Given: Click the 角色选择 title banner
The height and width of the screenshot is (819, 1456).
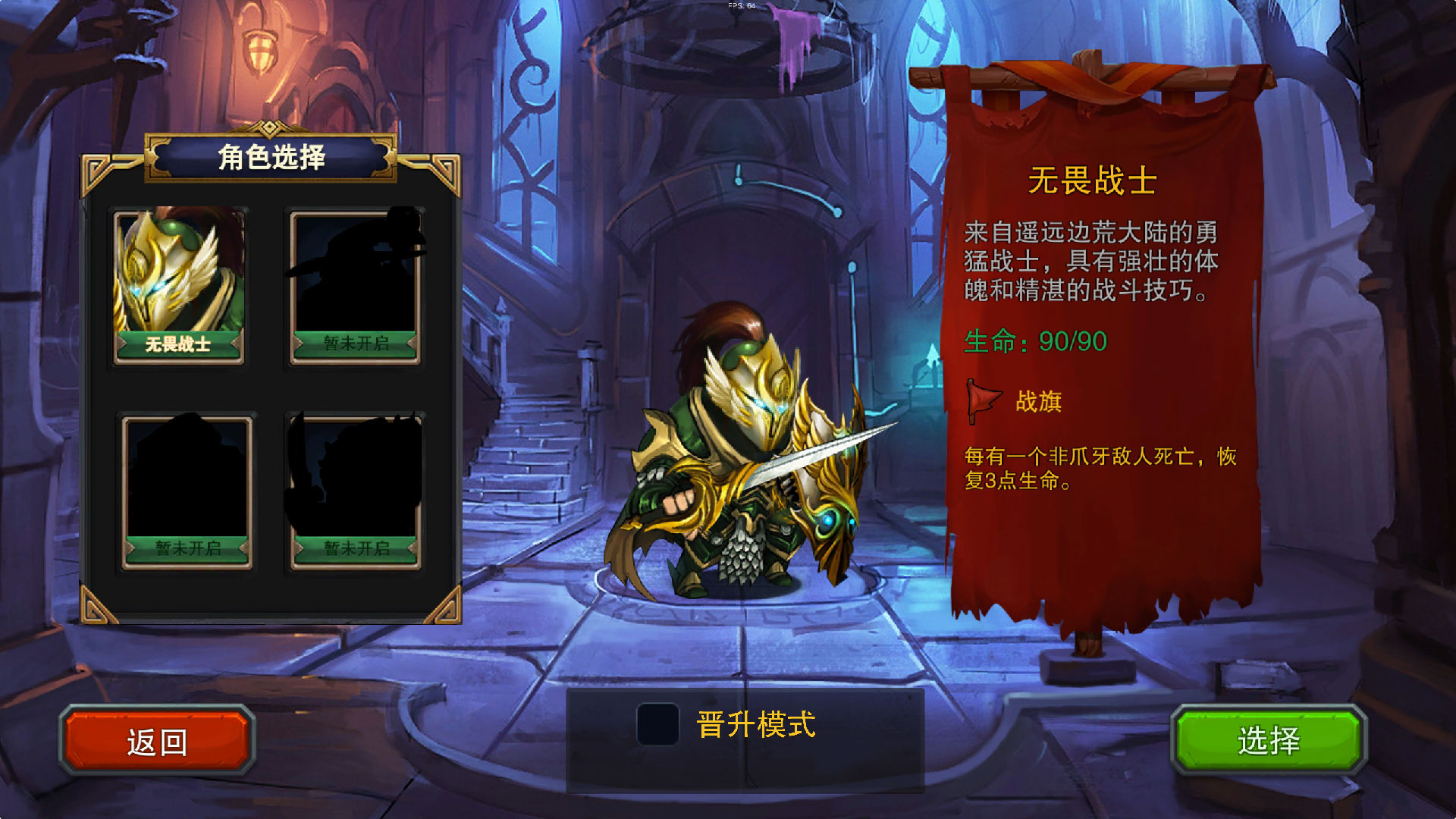Looking at the screenshot, I should [271, 159].
